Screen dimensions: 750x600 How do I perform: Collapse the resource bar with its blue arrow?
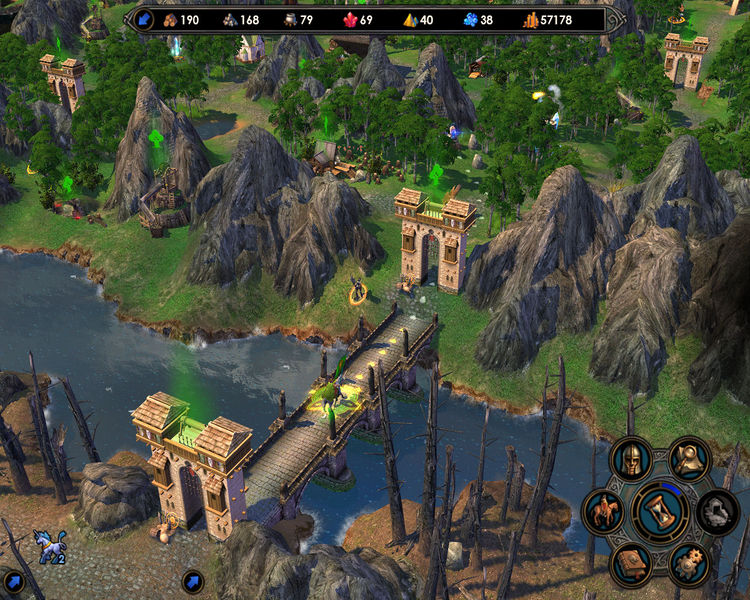pyautogui.click(x=143, y=19)
